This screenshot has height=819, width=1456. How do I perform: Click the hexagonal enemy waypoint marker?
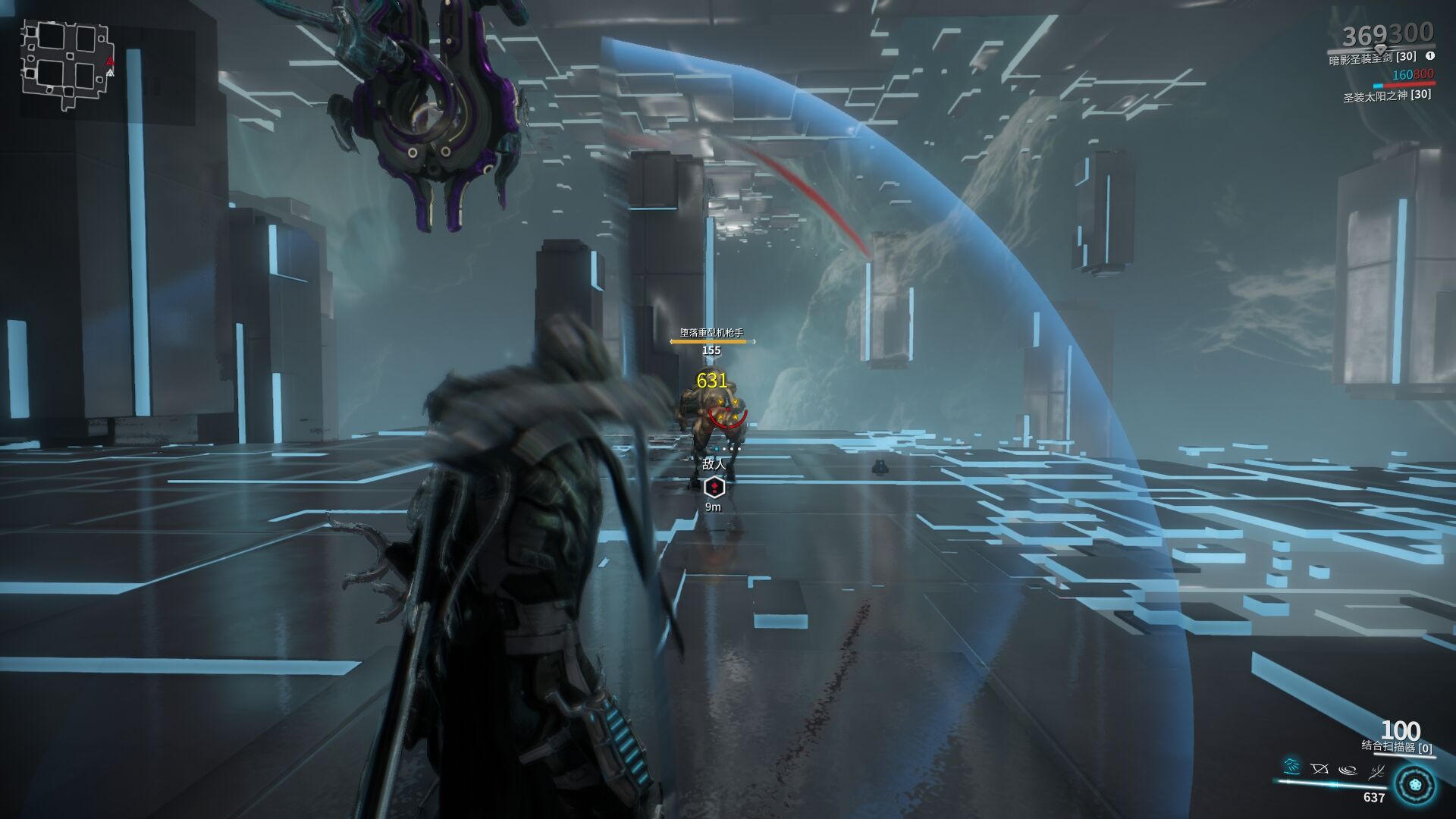tap(714, 487)
